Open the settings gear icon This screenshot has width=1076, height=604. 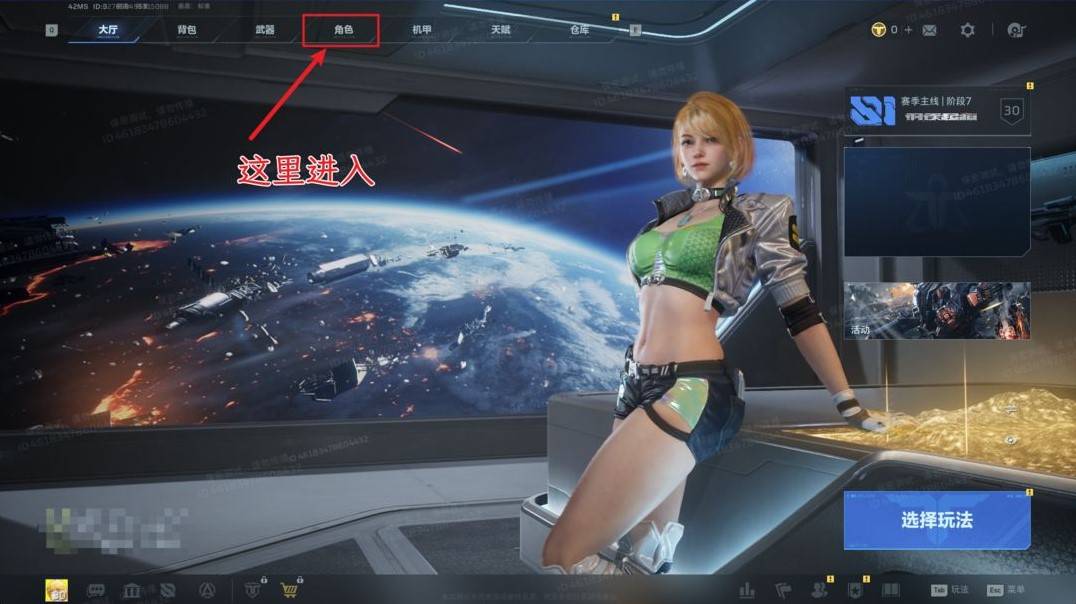click(x=967, y=30)
